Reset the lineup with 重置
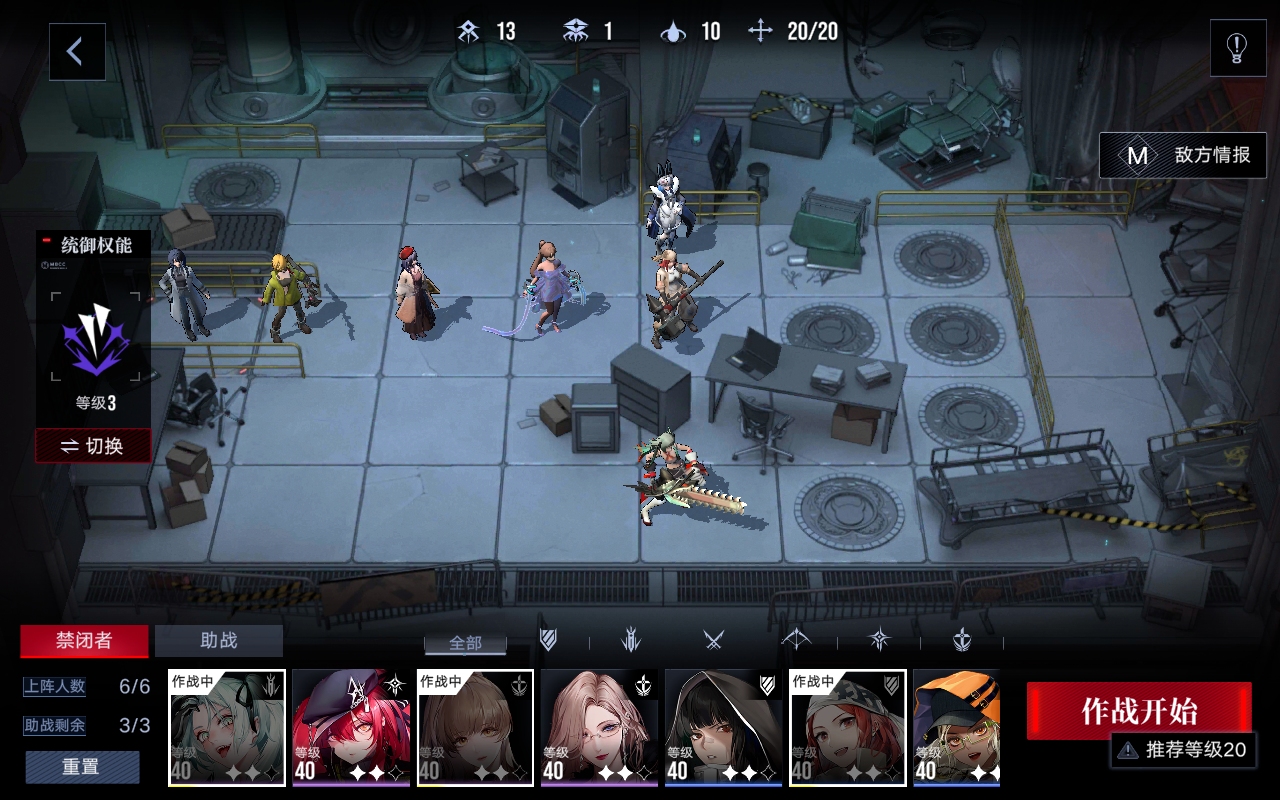This screenshot has width=1280, height=800. tap(82, 767)
